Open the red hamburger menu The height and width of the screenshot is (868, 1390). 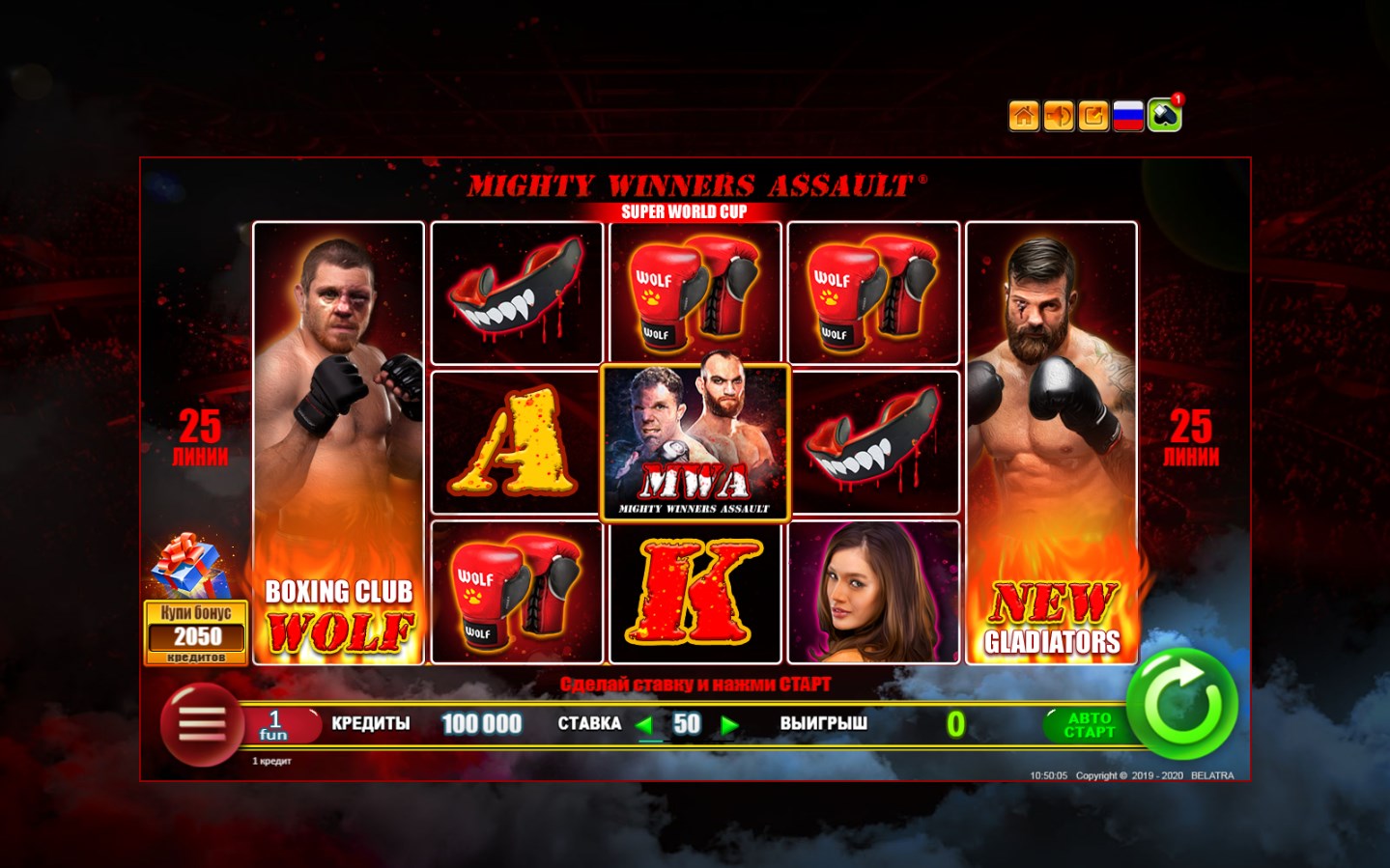[x=201, y=723]
